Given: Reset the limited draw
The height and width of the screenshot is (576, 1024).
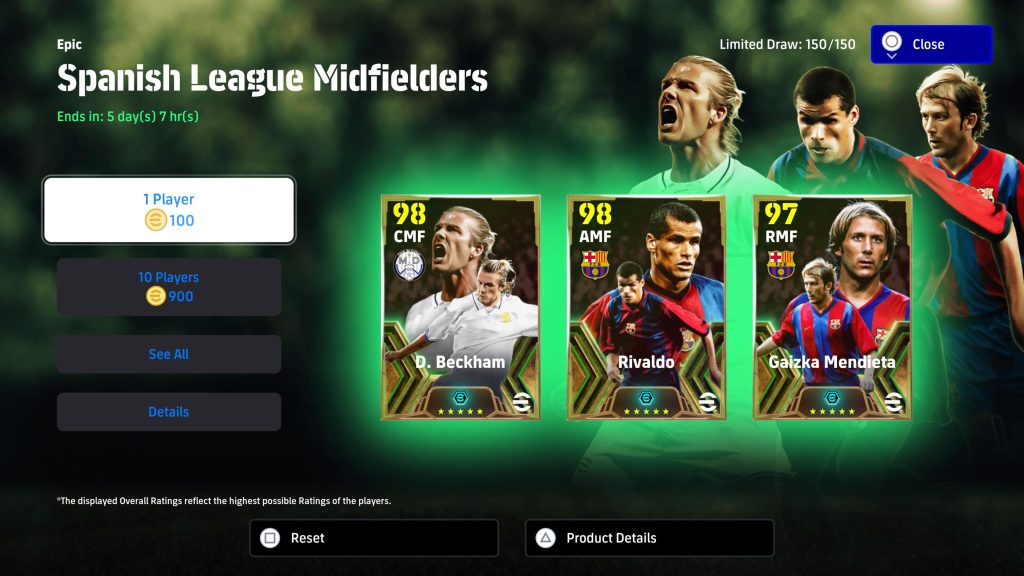Looking at the screenshot, I should pos(373,538).
